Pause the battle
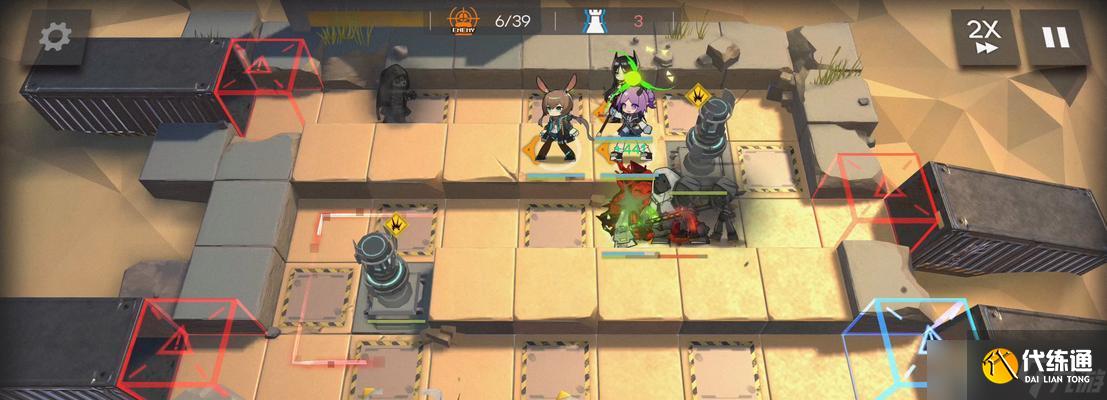Screen dimensions: 1107x400 click(x=1055, y=38)
